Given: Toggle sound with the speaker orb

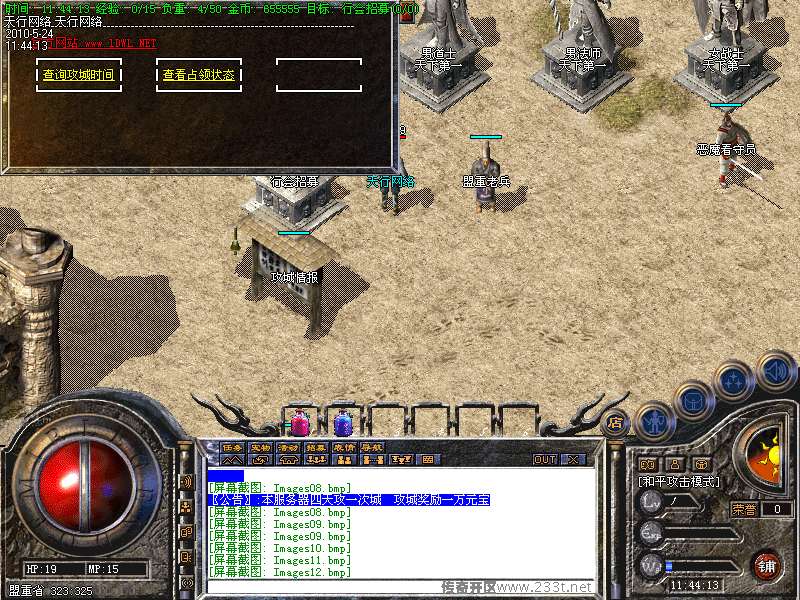Looking at the screenshot, I should coord(774,370).
